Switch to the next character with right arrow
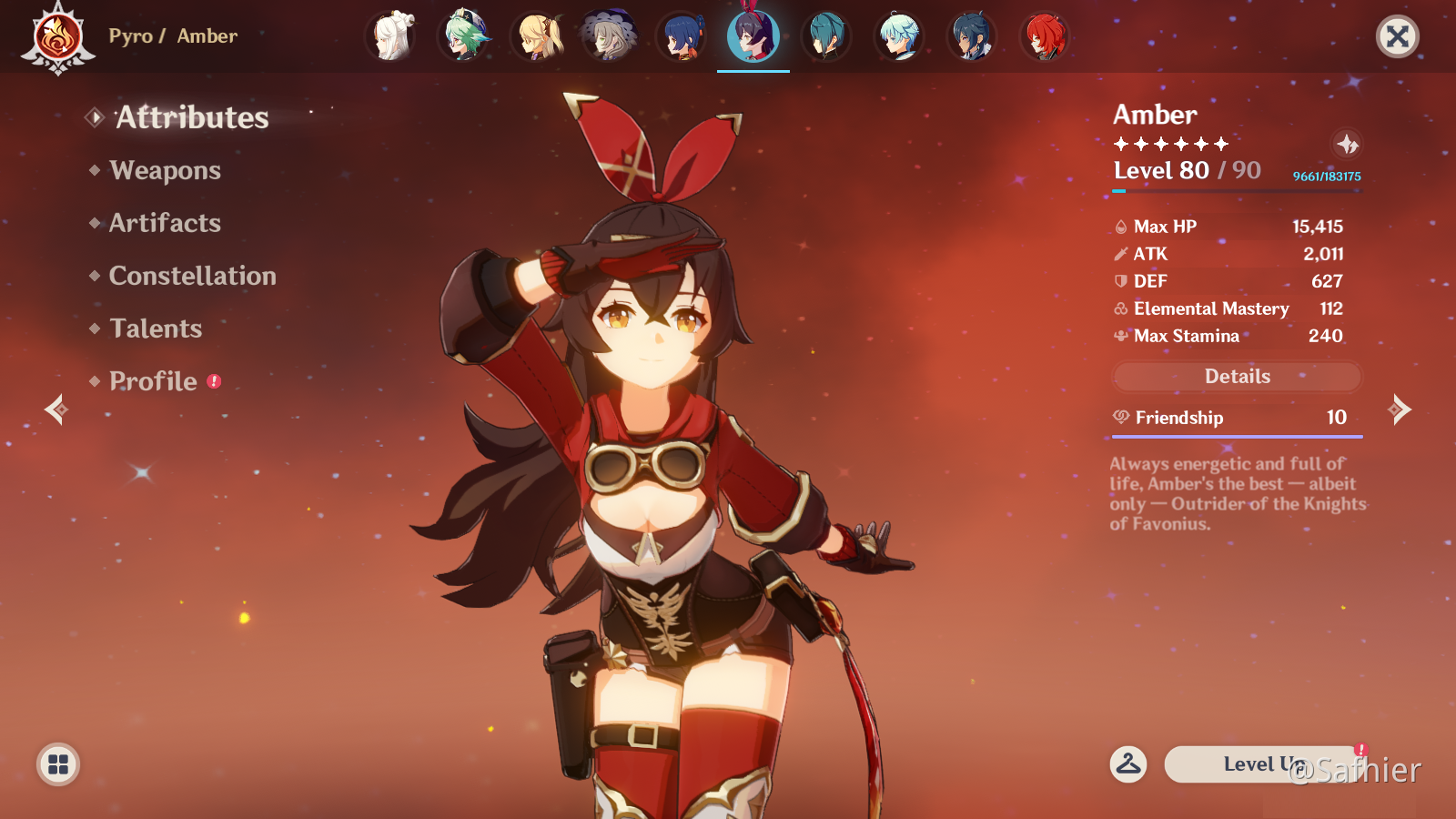The image size is (1456, 819). (x=1400, y=410)
